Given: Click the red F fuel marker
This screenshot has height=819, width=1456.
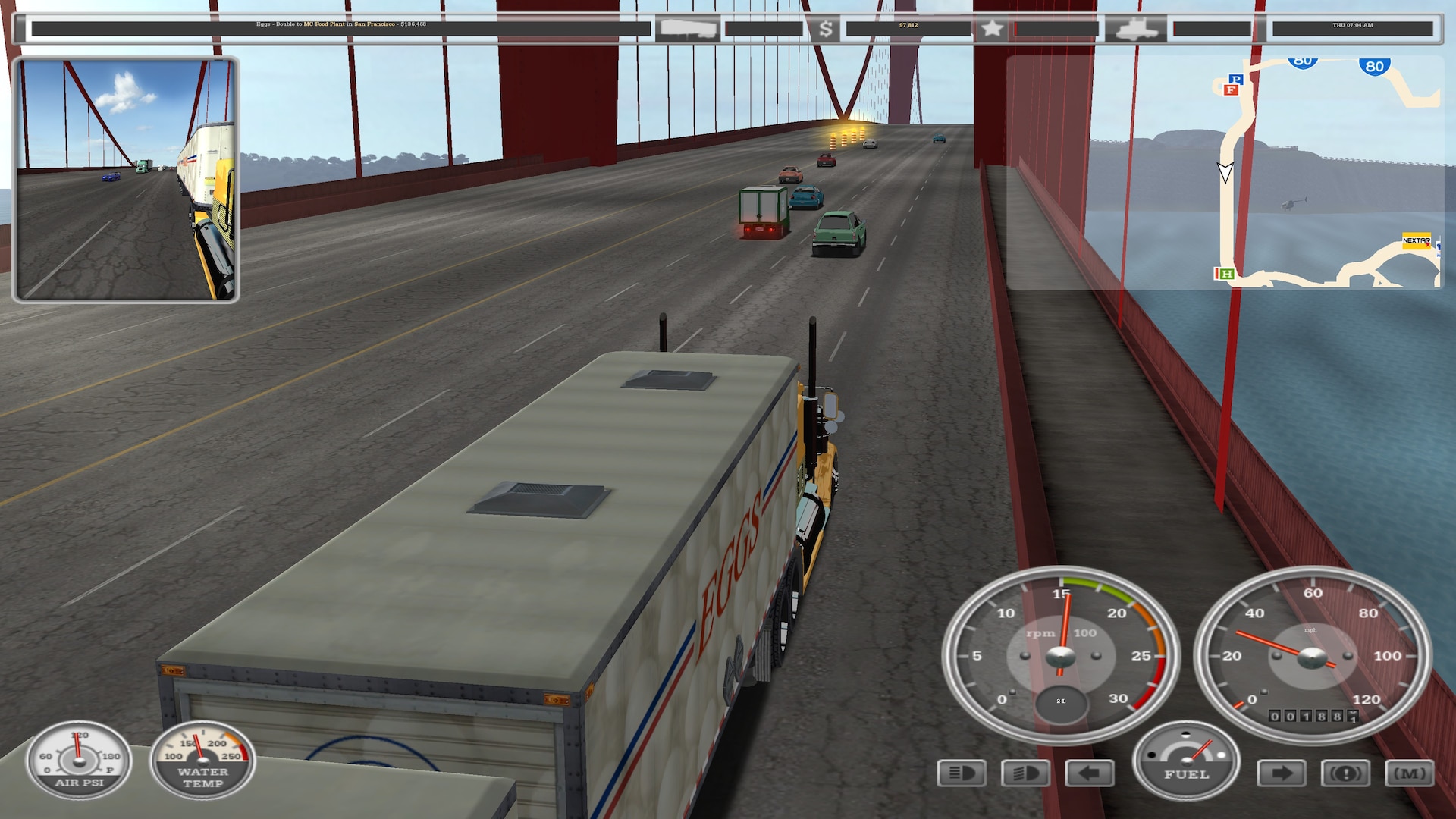Looking at the screenshot, I should click(x=1231, y=90).
